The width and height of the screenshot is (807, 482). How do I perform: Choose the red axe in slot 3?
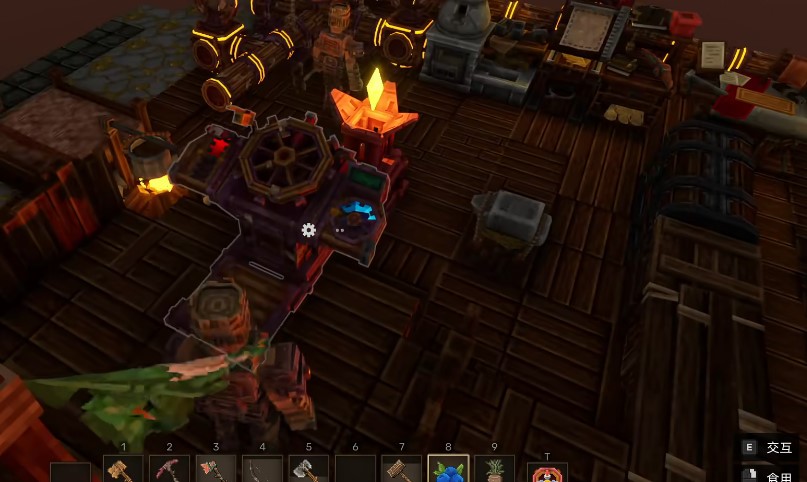tap(215, 470)
